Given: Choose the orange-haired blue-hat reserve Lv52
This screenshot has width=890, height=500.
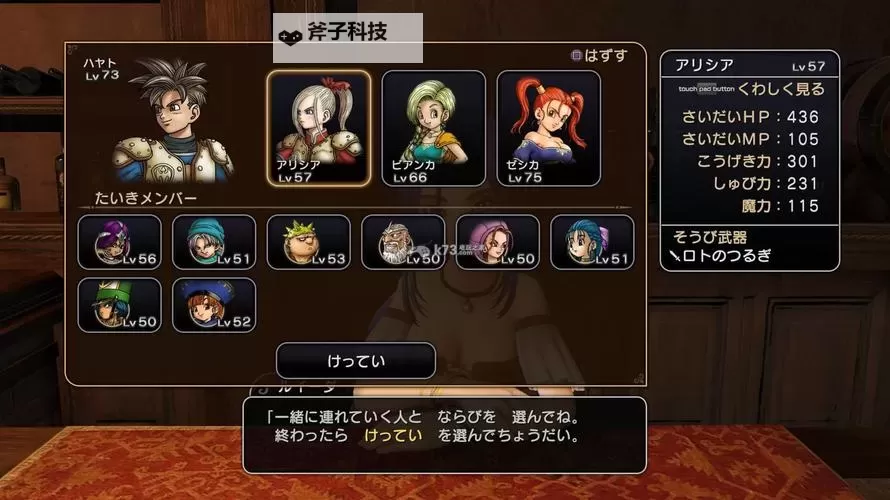Looking at the screenshot, I should point(214,305).
